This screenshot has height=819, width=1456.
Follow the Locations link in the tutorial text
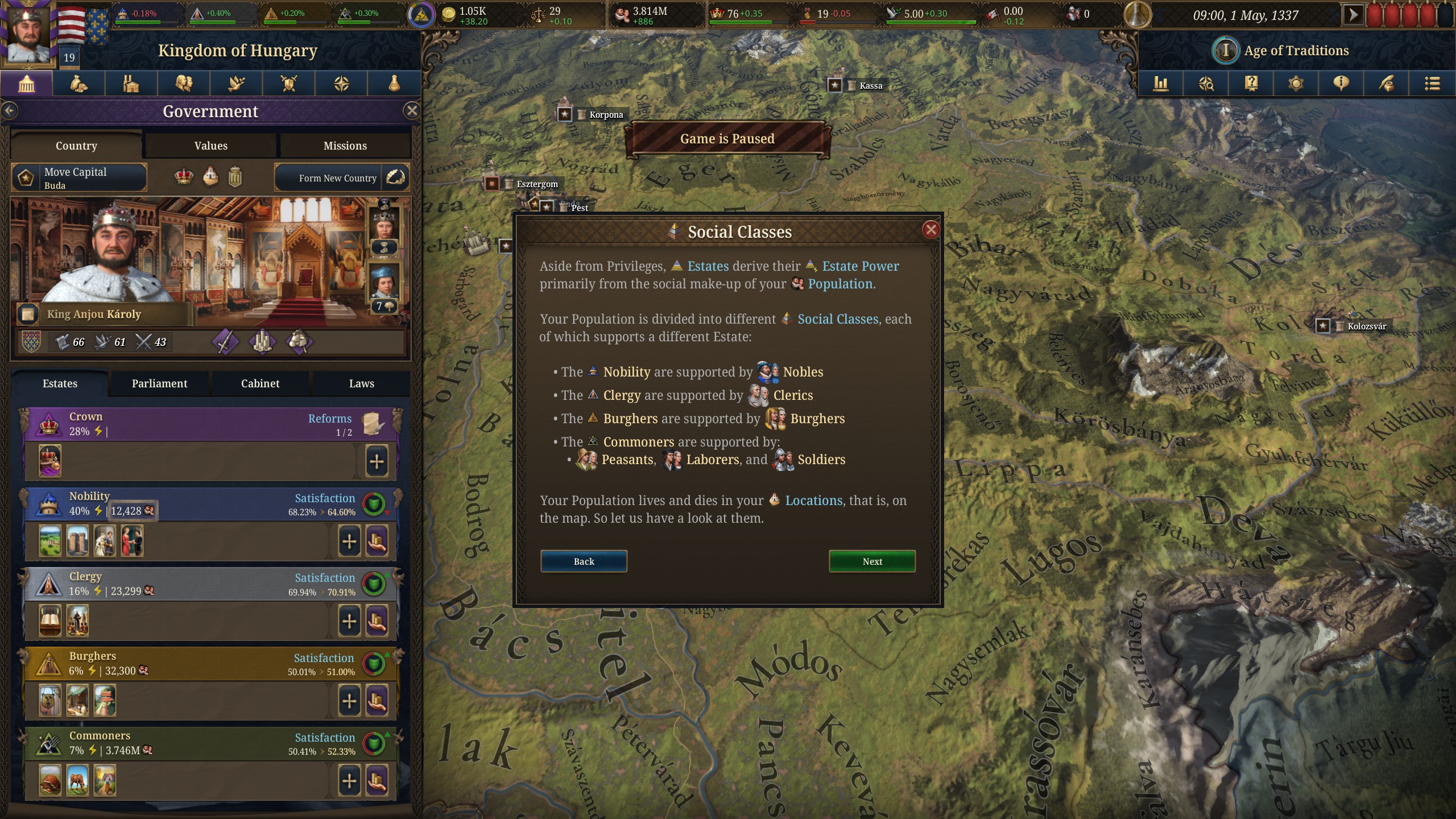point(813,500)
